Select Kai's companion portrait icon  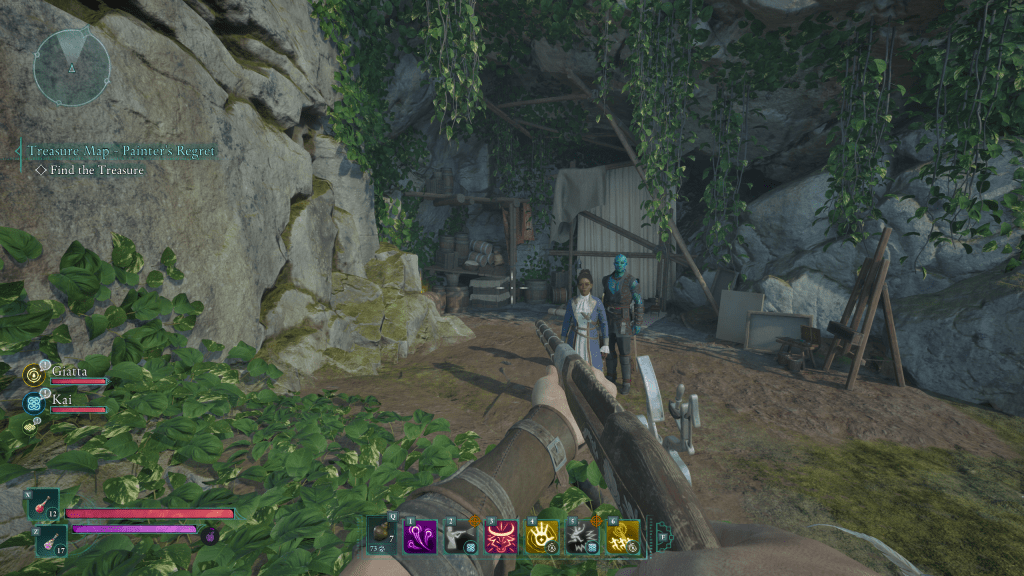click(32, 402)
